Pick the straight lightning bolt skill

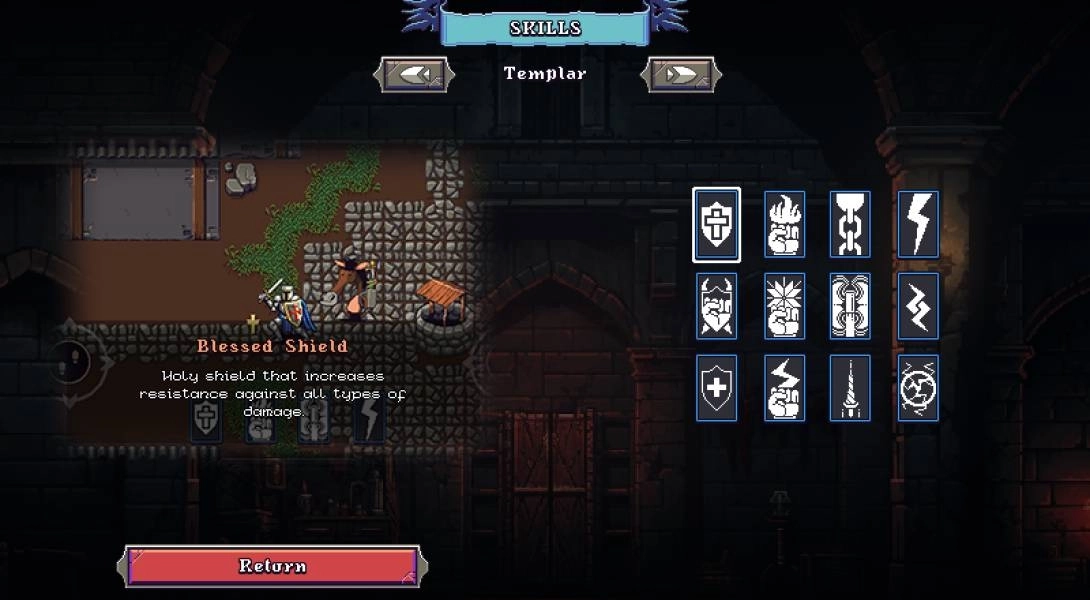(917, 224)
